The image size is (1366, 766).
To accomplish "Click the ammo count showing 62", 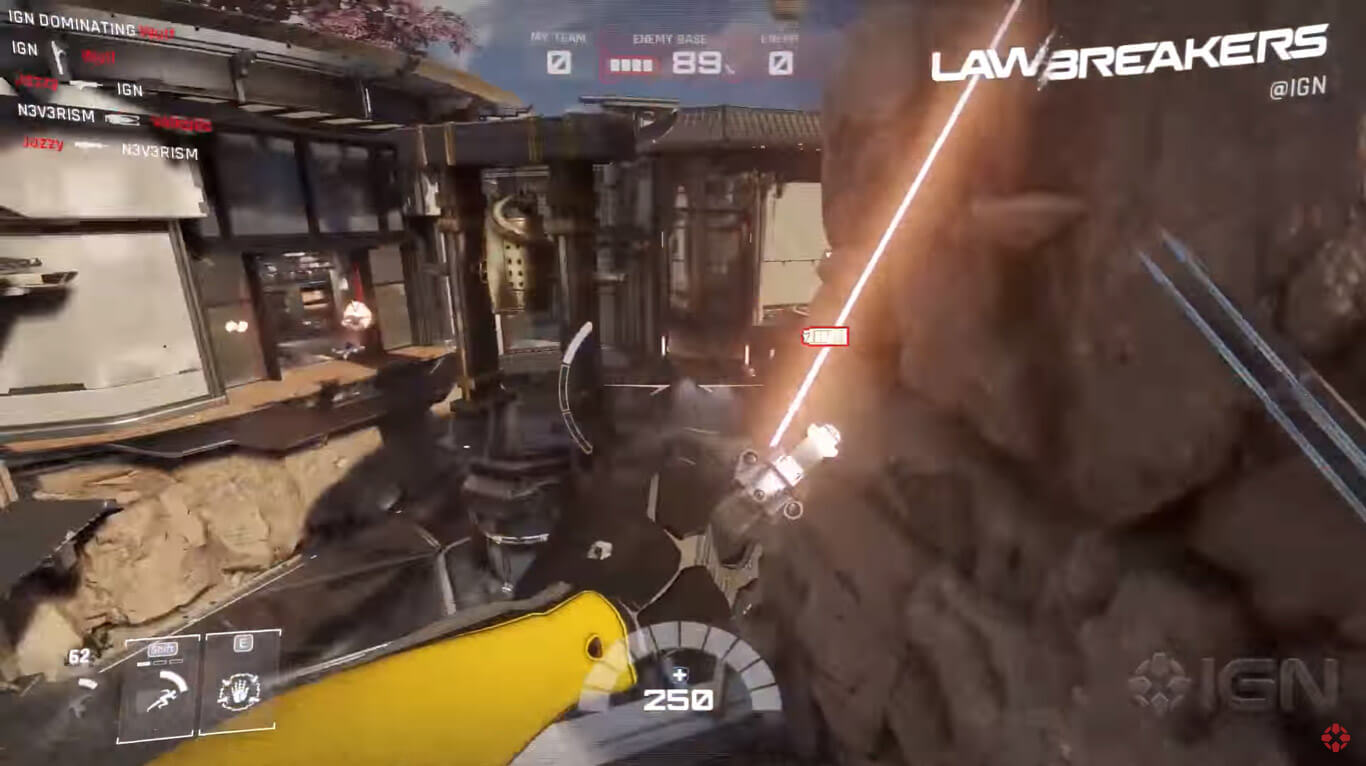I will (79, 655).
